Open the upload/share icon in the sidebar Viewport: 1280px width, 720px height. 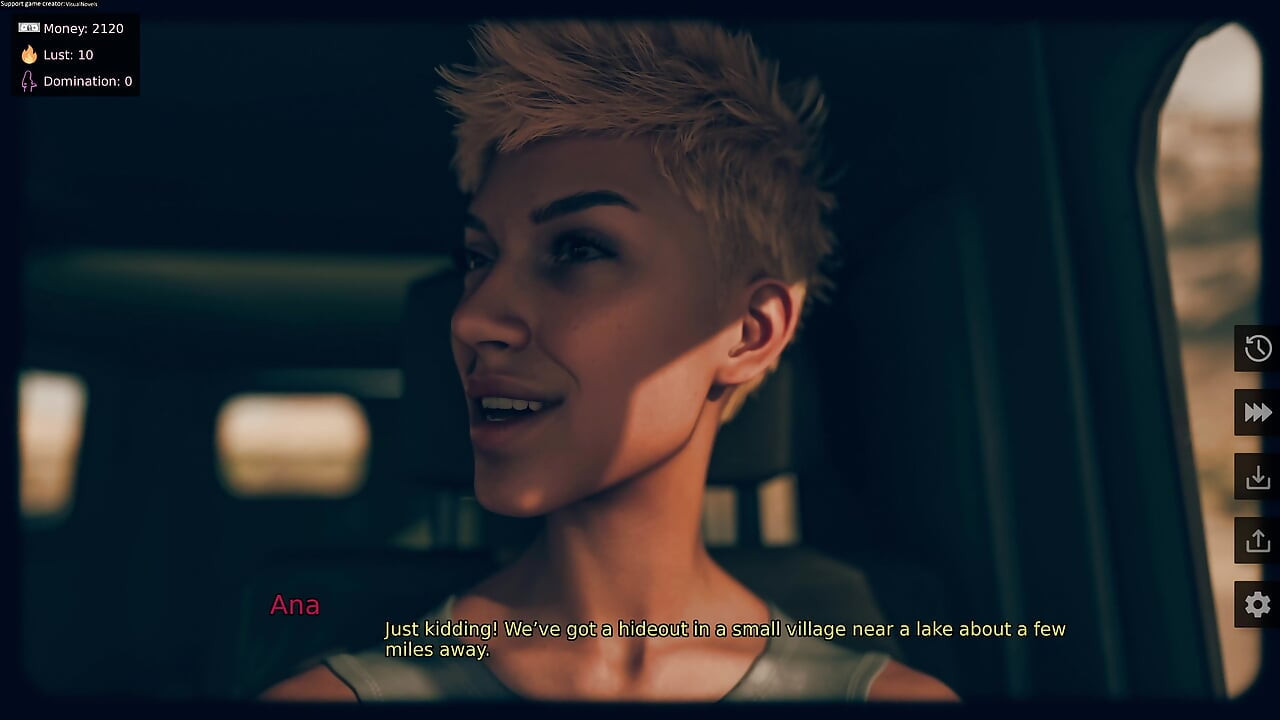(1257, 540)
